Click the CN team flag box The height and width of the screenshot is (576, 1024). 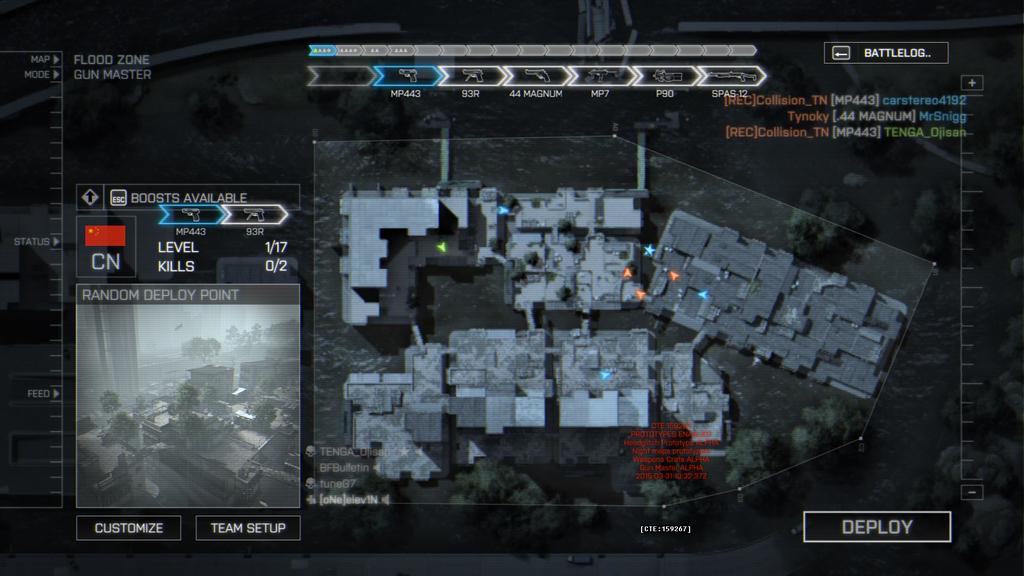click(x=105, y=248)
